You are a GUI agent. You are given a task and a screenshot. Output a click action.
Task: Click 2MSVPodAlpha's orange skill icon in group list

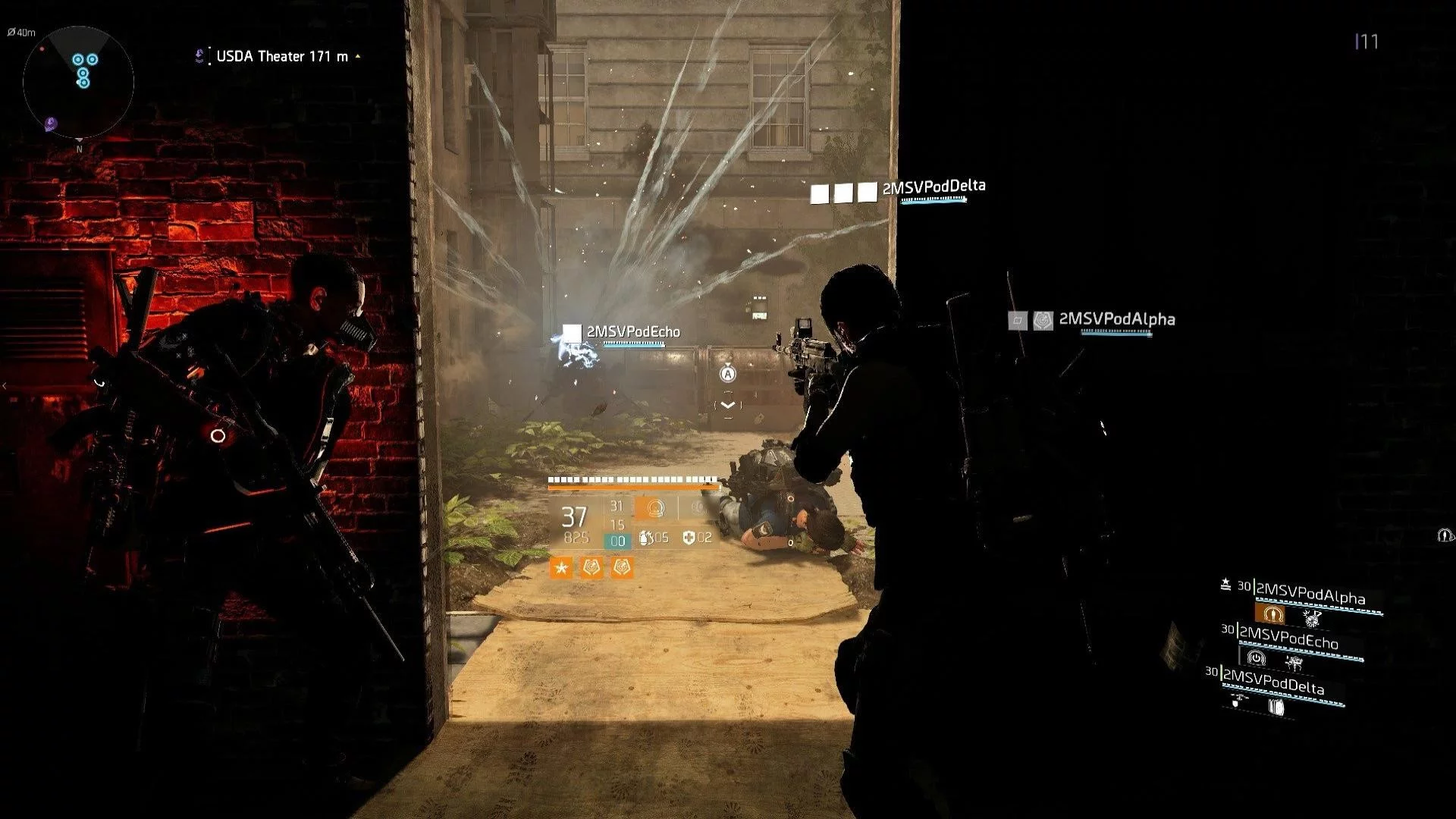coord(1273,614)
